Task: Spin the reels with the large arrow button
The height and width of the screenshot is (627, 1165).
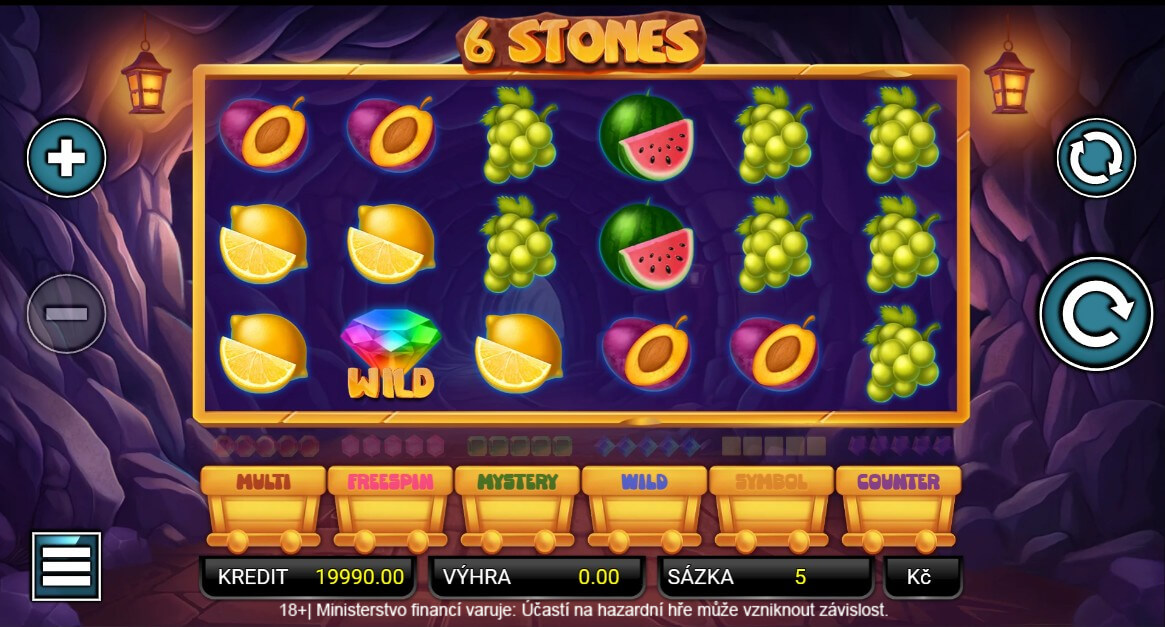Action: [1095, 314]
